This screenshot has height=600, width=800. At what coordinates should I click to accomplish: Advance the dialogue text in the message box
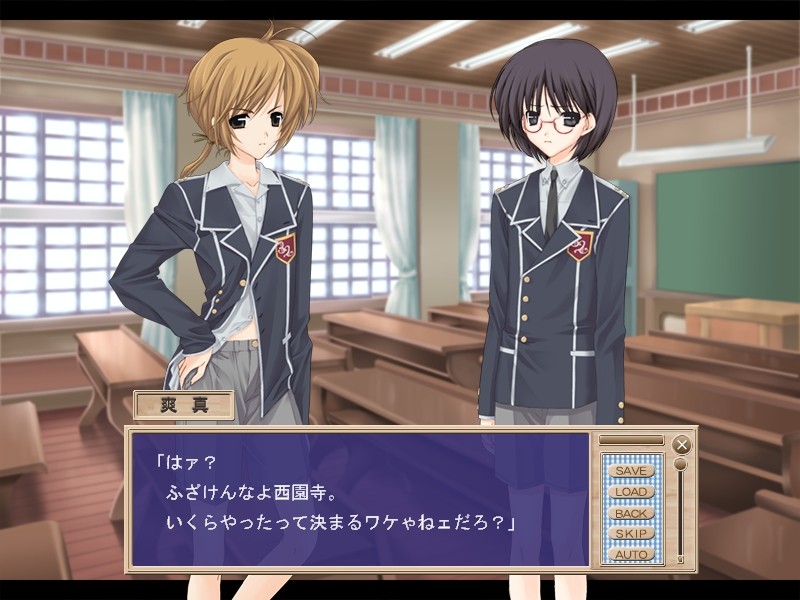coord(360,498)
